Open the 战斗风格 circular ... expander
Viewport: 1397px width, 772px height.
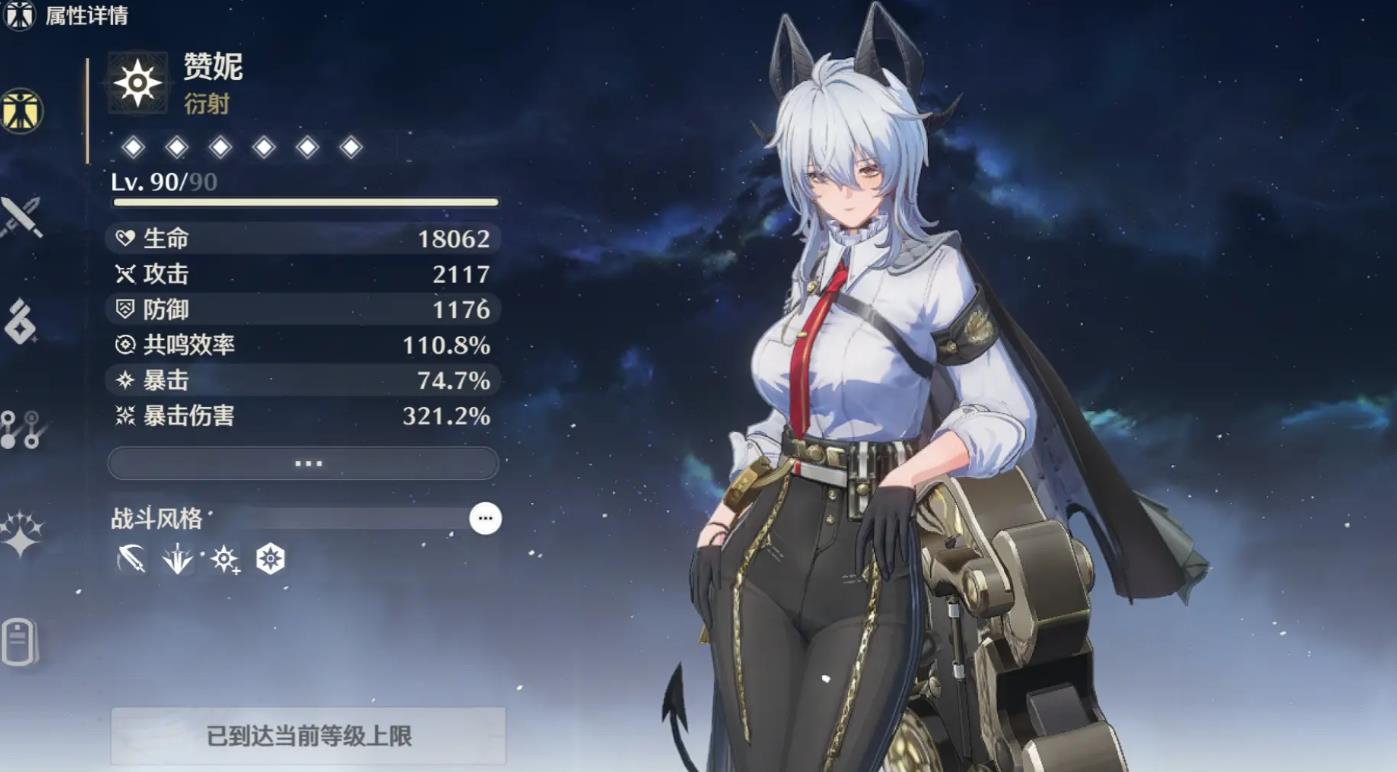(x=486, y=518)
